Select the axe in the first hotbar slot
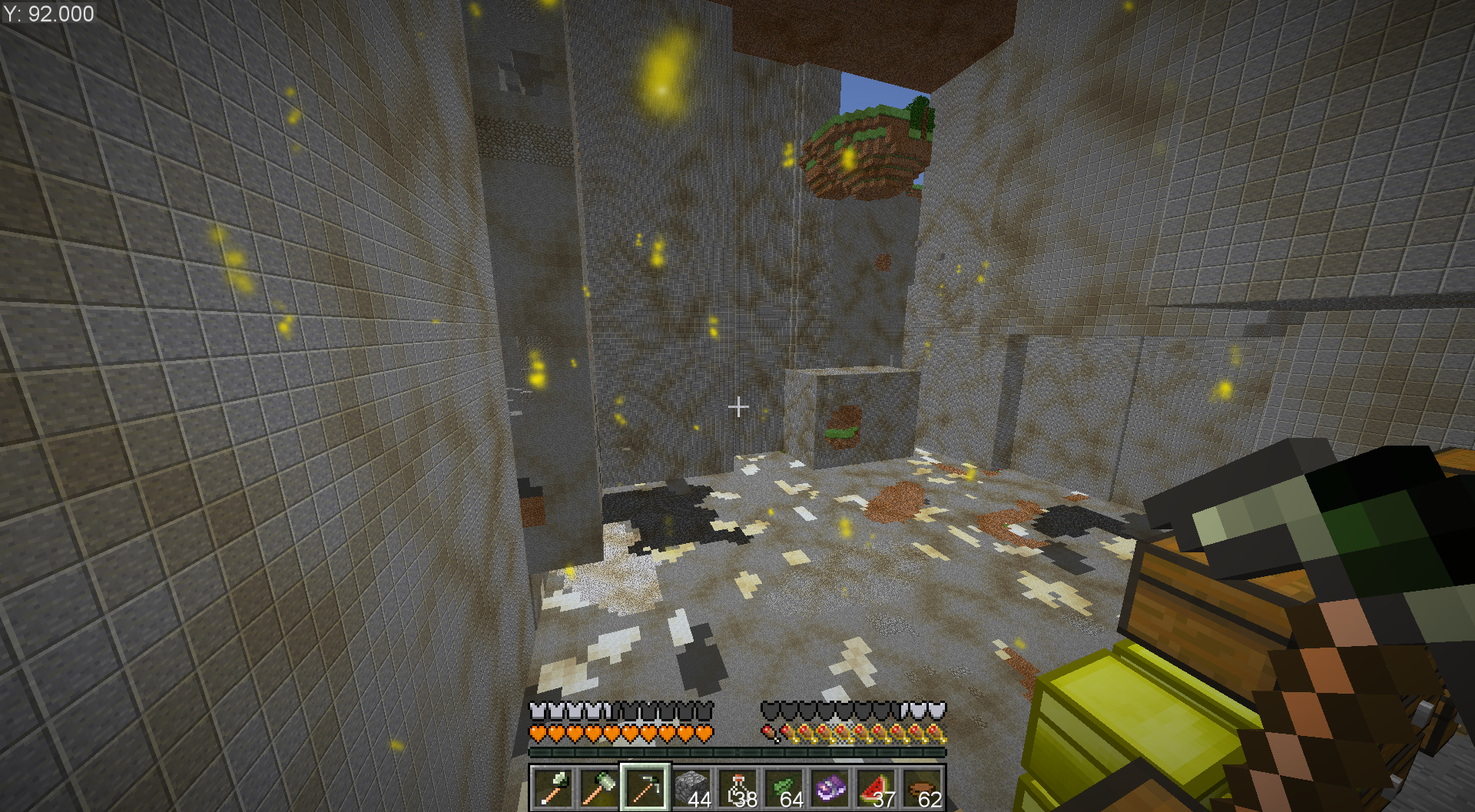The width and height of the screenshot is (1475, 812). (x=553, y=788)
